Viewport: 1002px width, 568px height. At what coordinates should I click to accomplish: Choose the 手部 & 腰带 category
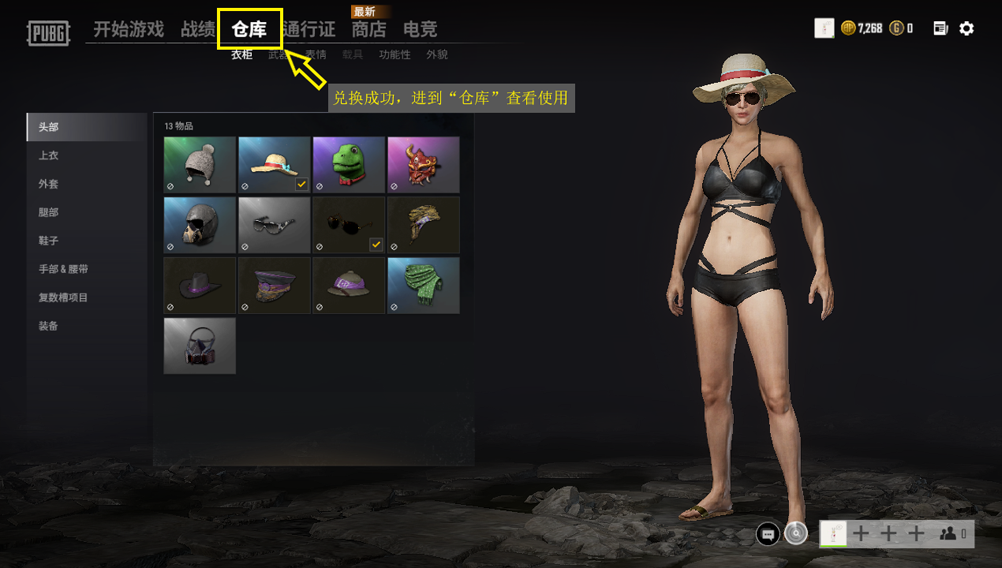[64, 269]
